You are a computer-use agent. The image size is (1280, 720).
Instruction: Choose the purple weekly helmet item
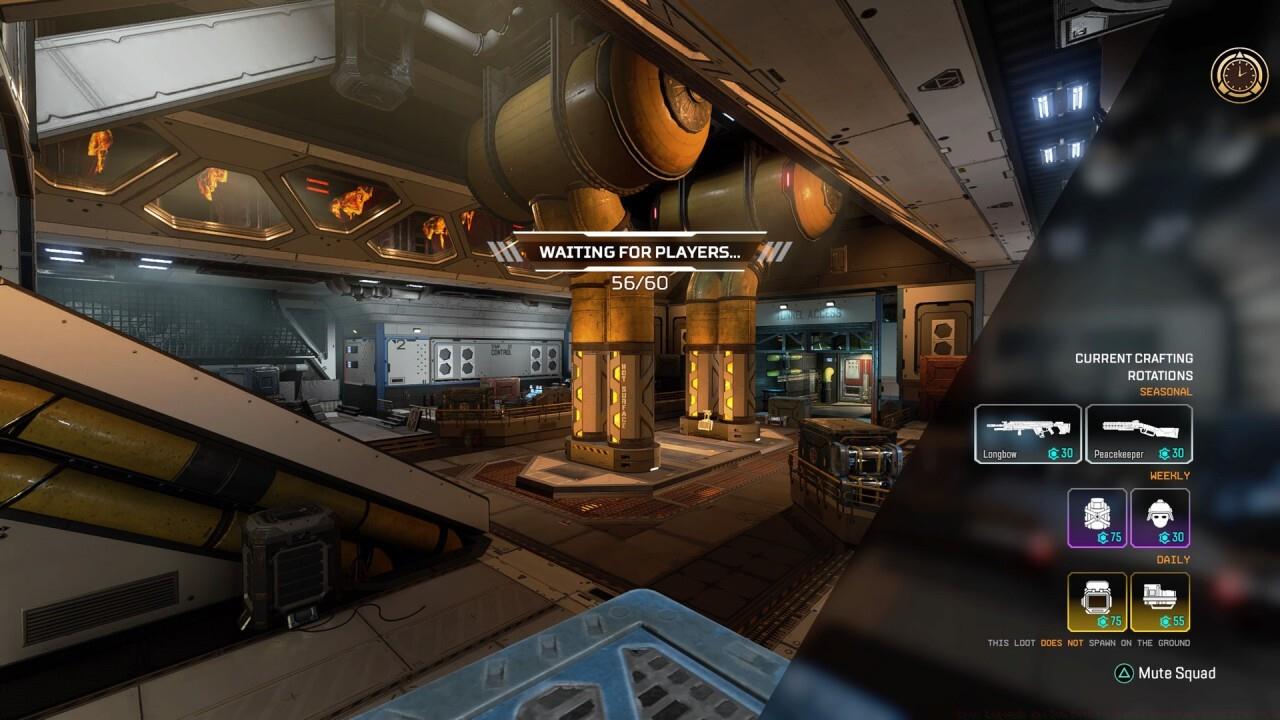coord(1160,518)
